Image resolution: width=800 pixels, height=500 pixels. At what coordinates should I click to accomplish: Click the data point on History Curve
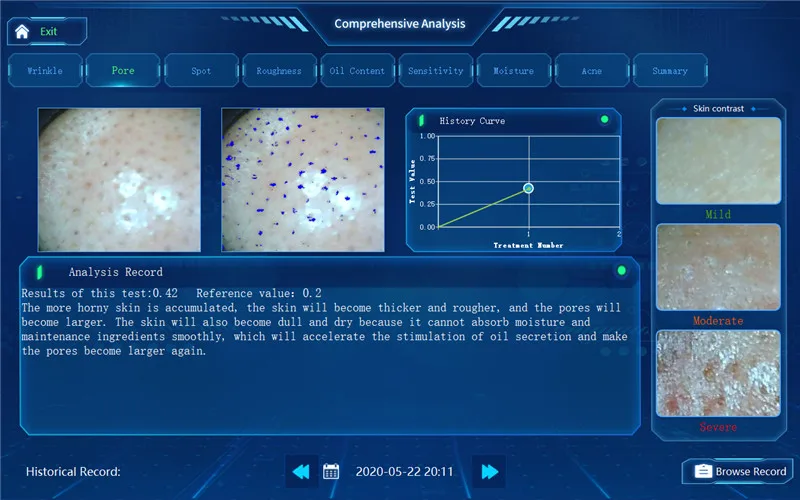528,188
